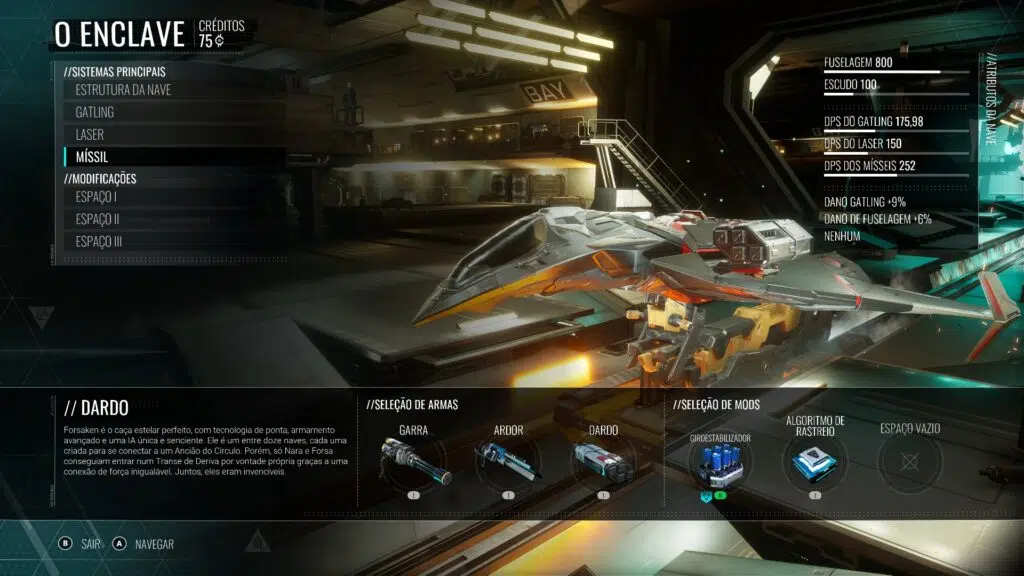1024x576 pixels.
Task: Open the Estrutura da Nave entry
Action: [121, 90]
